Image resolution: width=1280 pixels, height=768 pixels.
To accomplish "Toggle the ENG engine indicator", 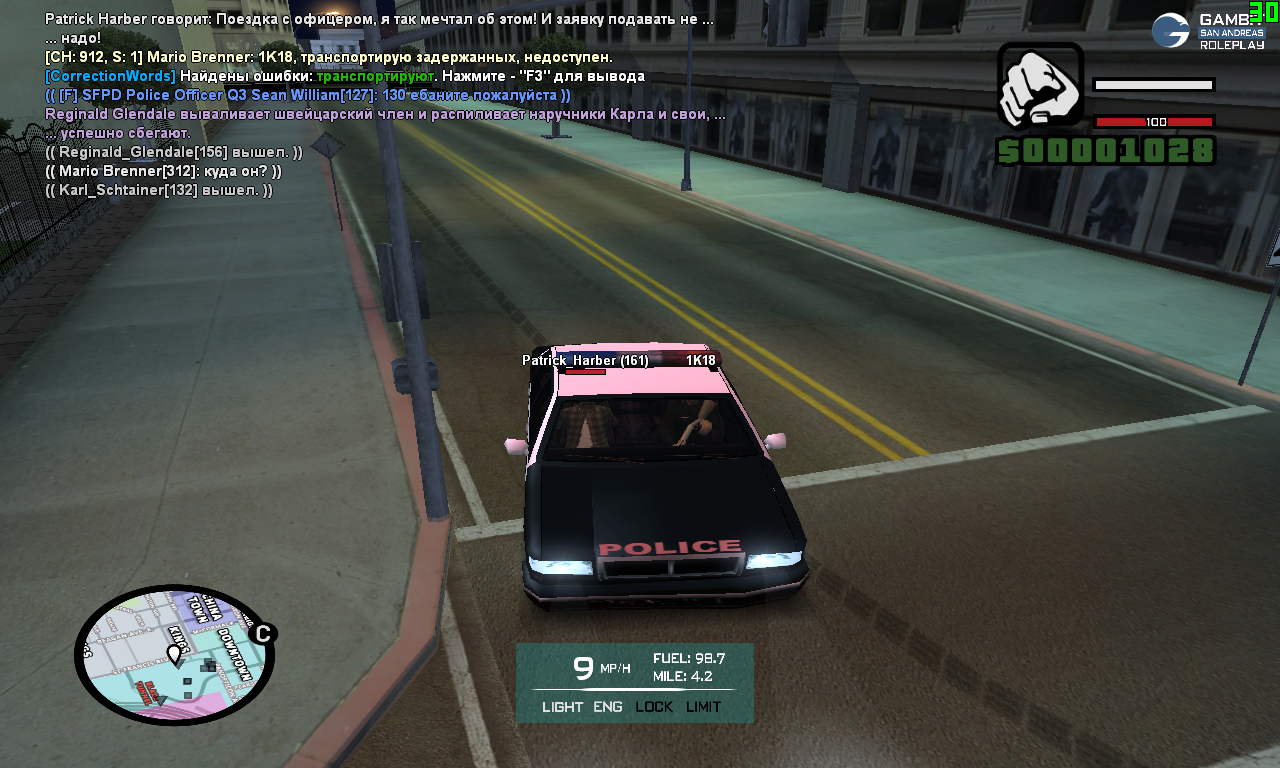I will click(608, 707).
